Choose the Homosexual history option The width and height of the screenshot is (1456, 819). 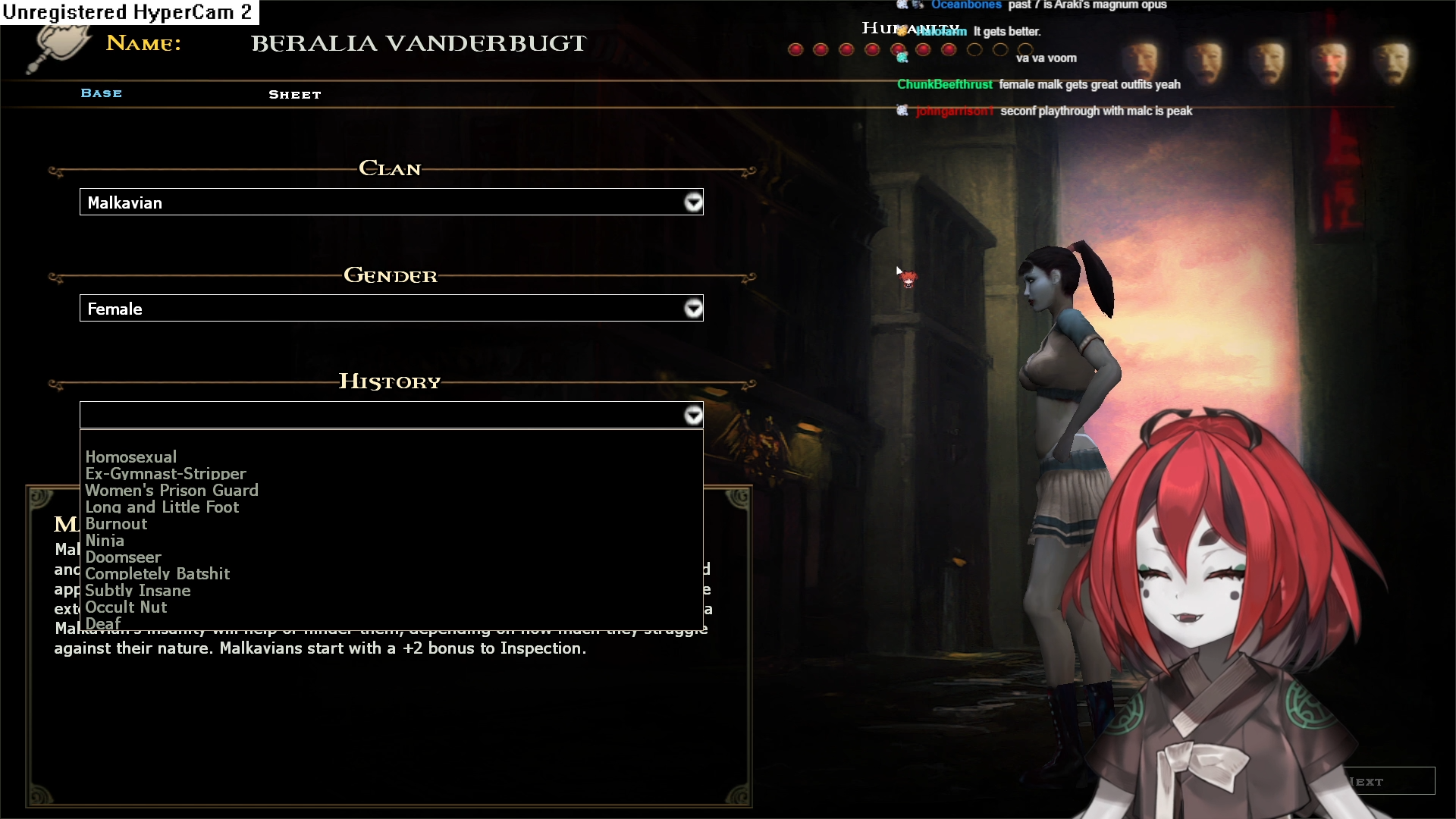pyautogui.click(x=130, y=457)
